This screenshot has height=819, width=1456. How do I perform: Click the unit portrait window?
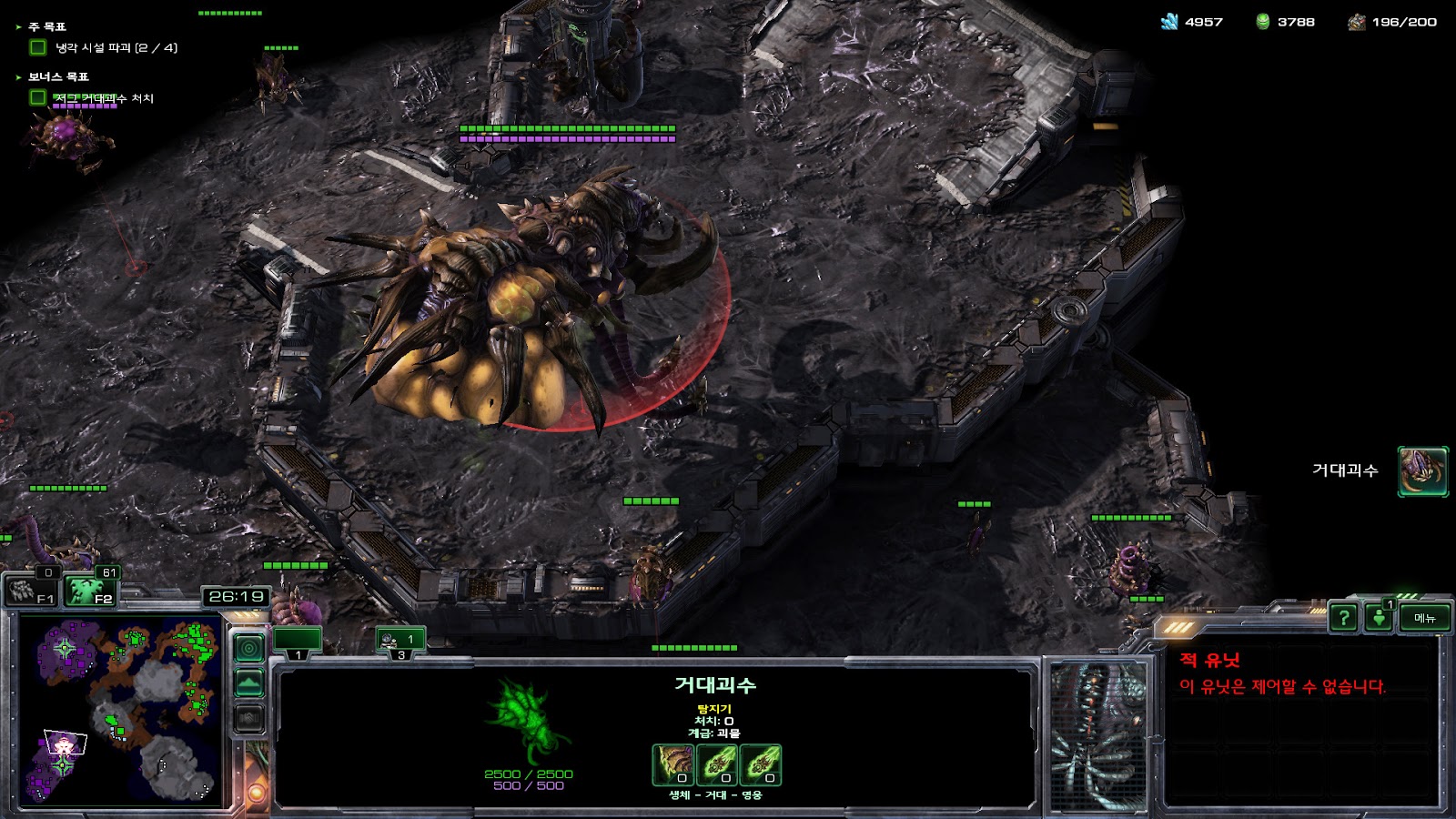pyautogui.click(x=1098, y=735)
